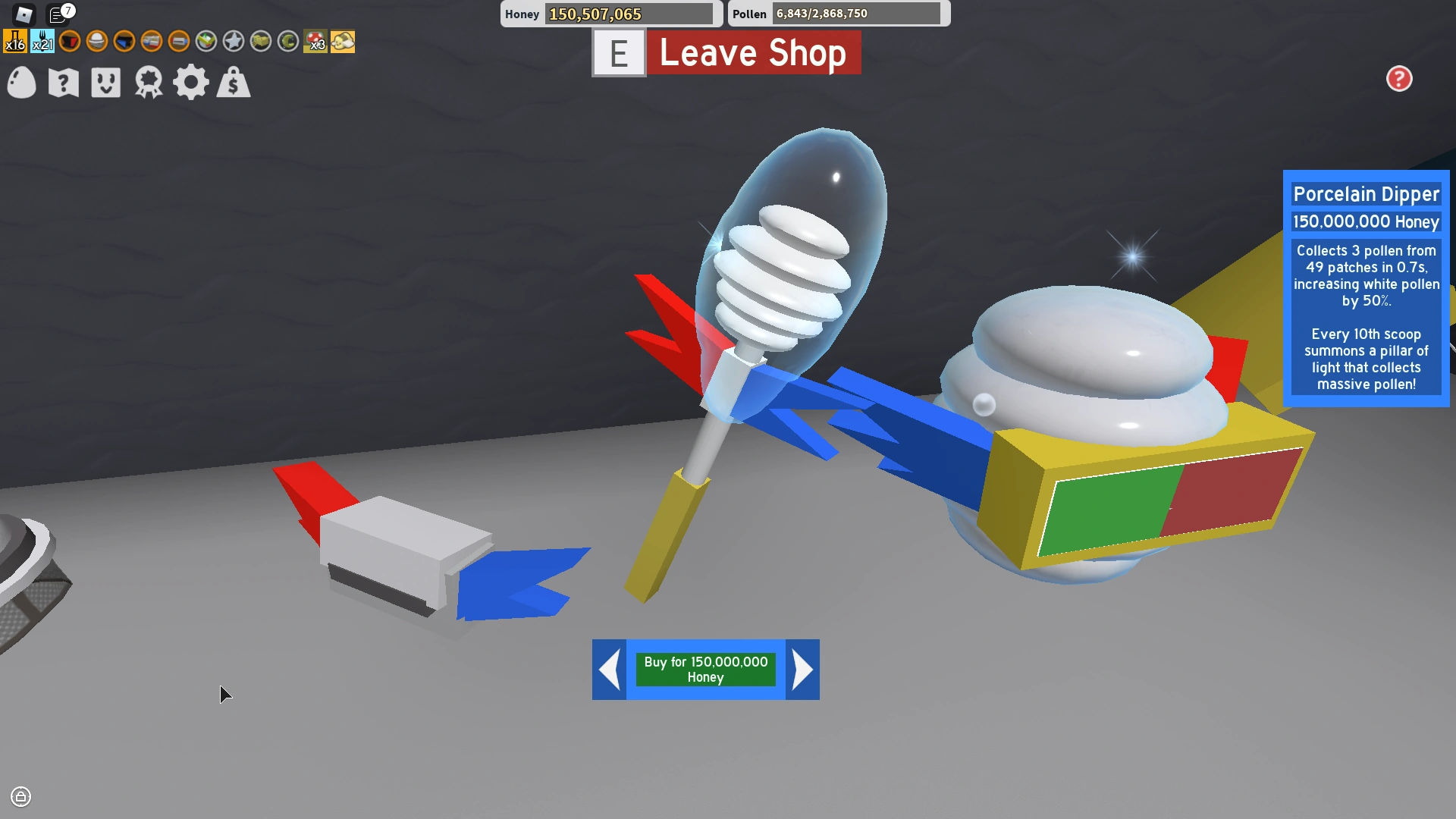Screen dimensions: 1456x819
Task: Click the left arrow to view previous item
Action: [609, 670]
